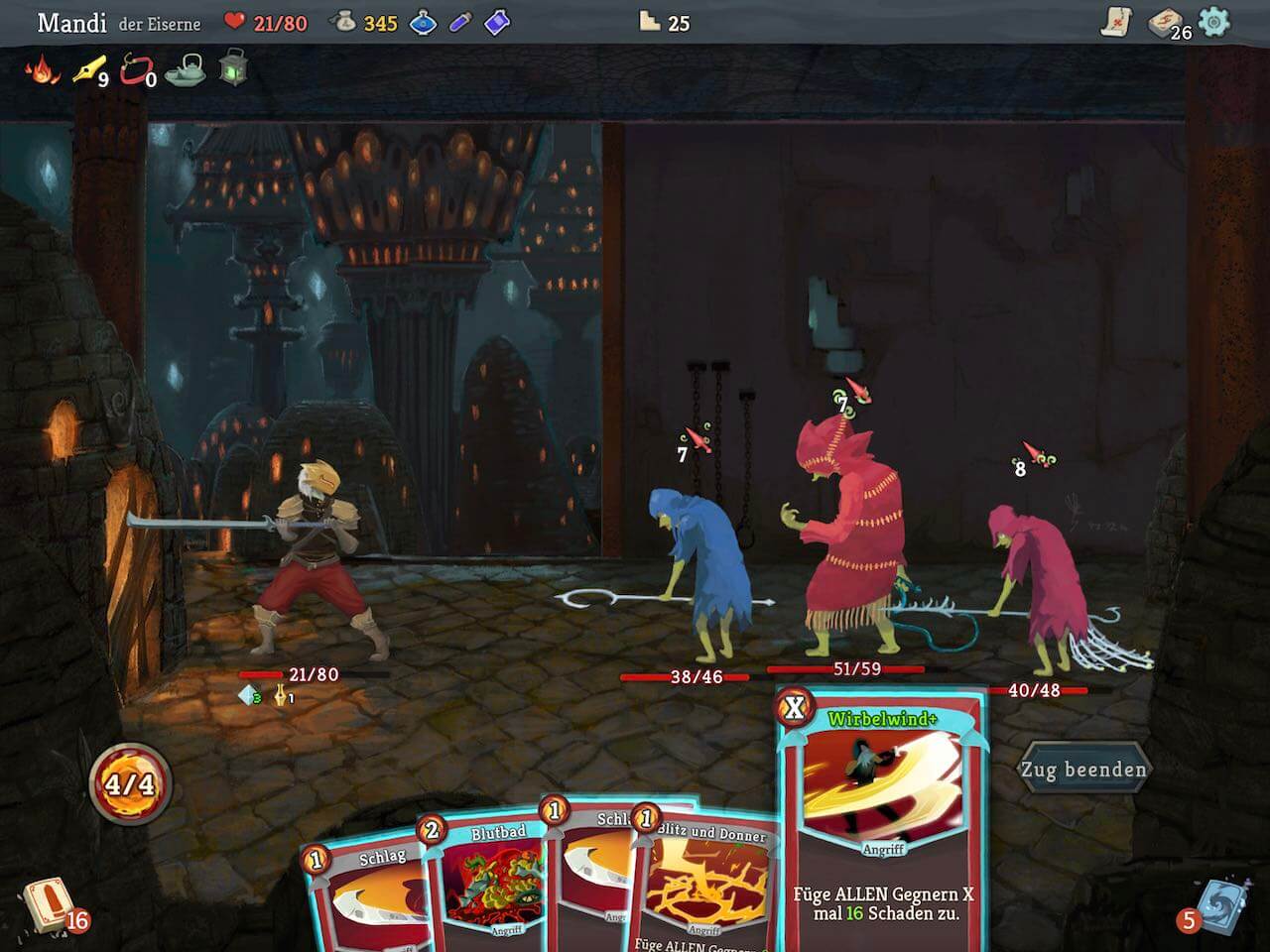Screen dimensions: 1270x952
Task: Use the round blue potion
Action: (425, 22)
